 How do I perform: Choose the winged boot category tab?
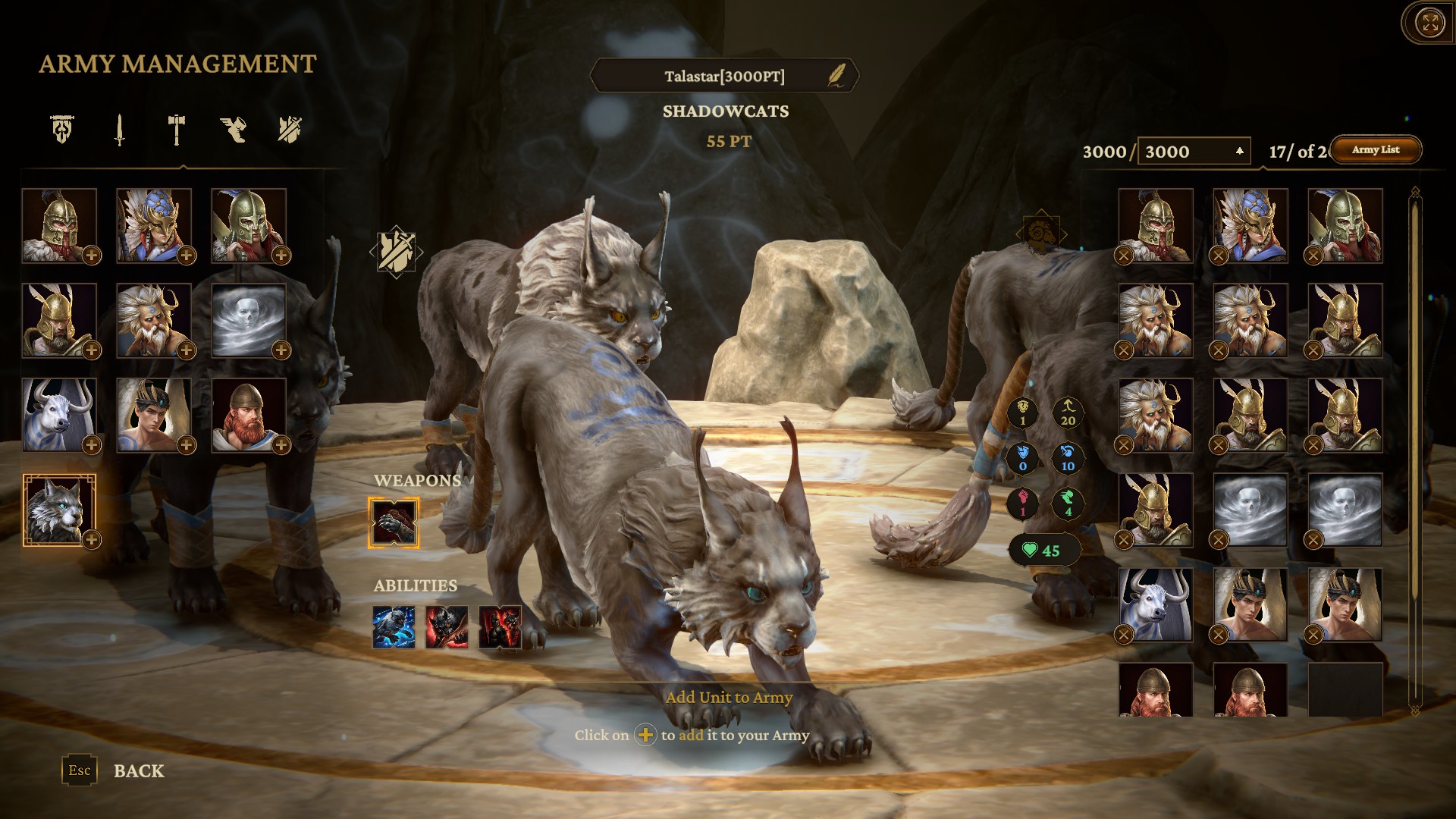click(x=233, y=130)
